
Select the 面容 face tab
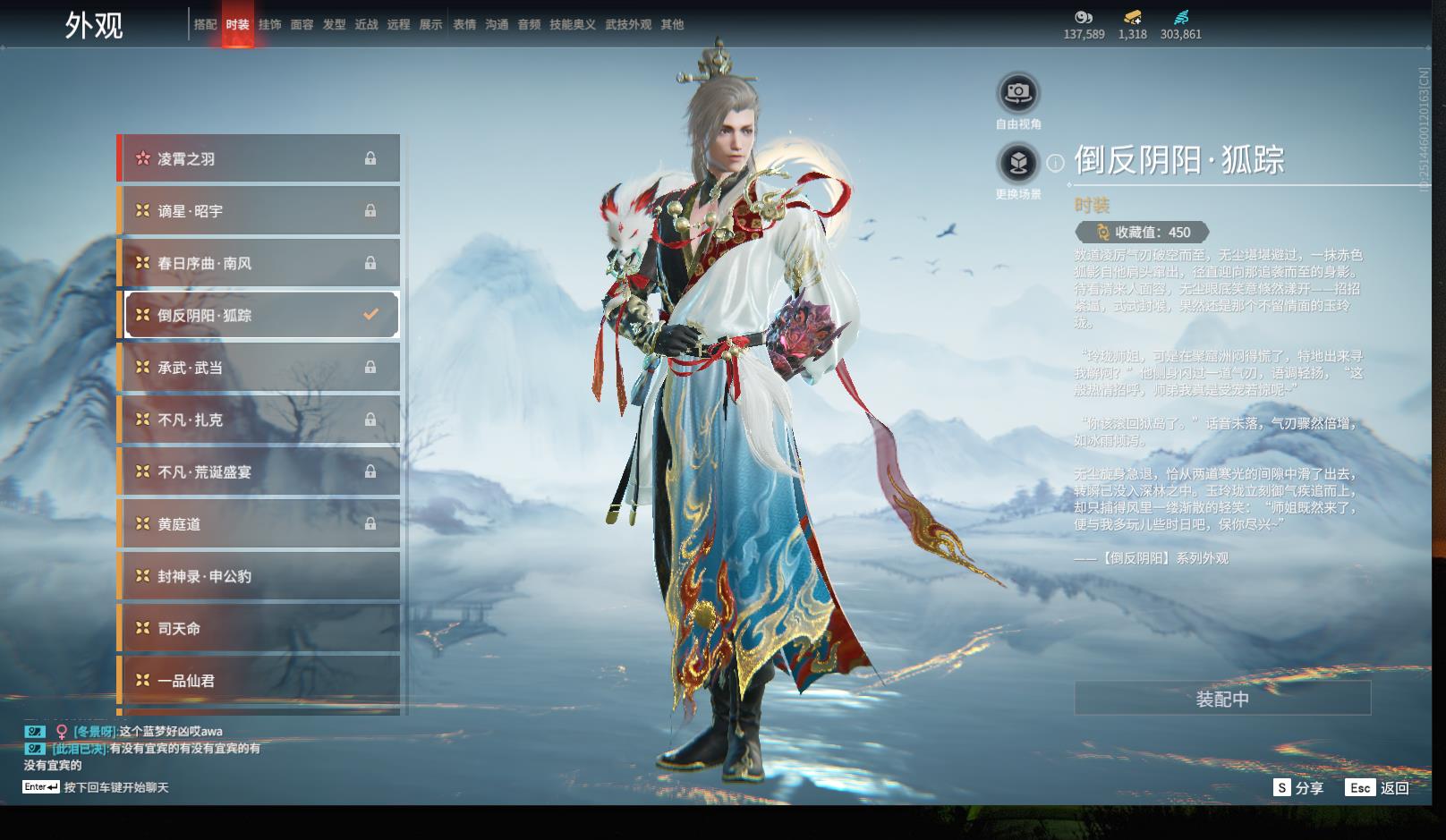pos(302,25)
